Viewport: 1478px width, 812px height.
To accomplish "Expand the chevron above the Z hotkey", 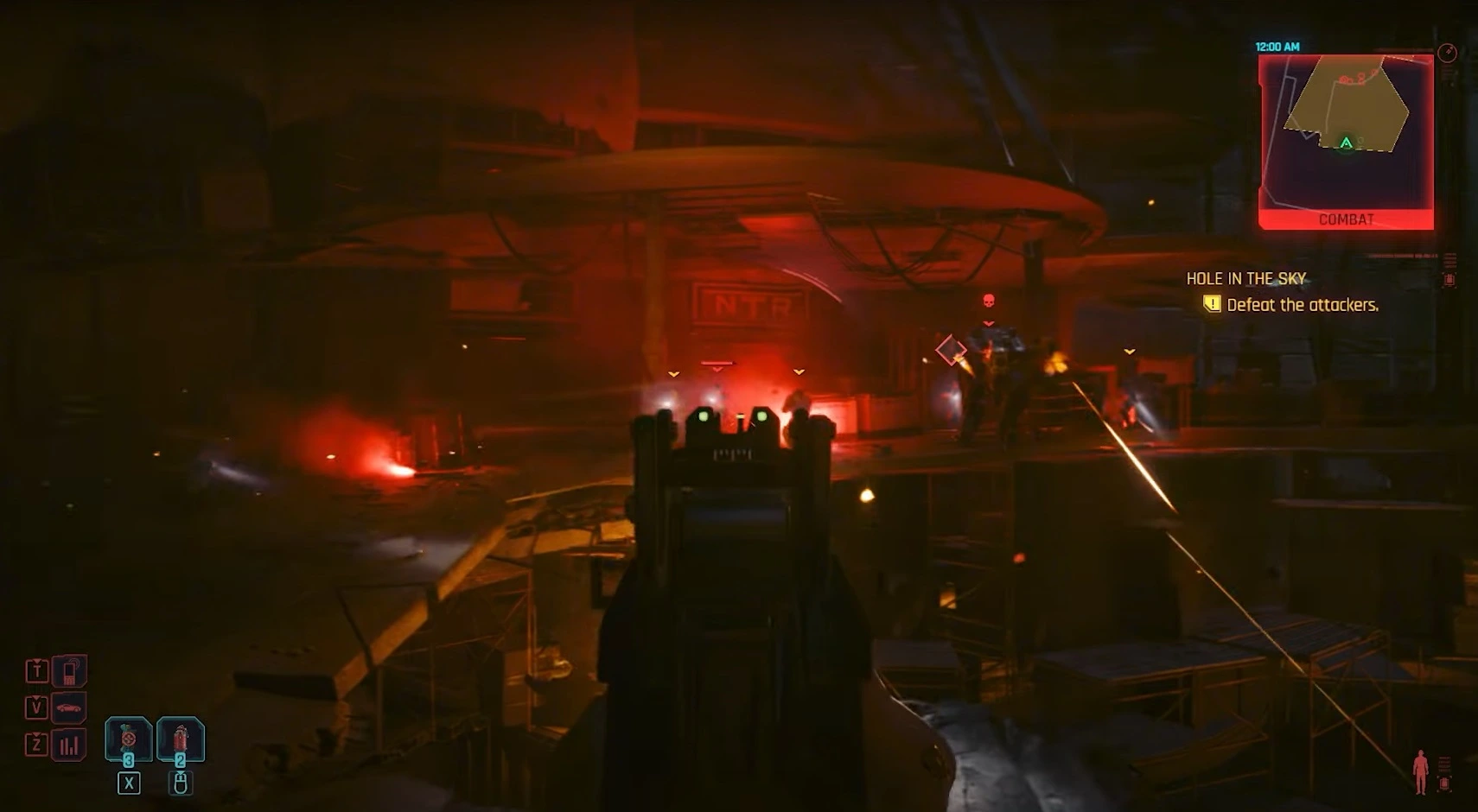I will click(x=35, y=734).
